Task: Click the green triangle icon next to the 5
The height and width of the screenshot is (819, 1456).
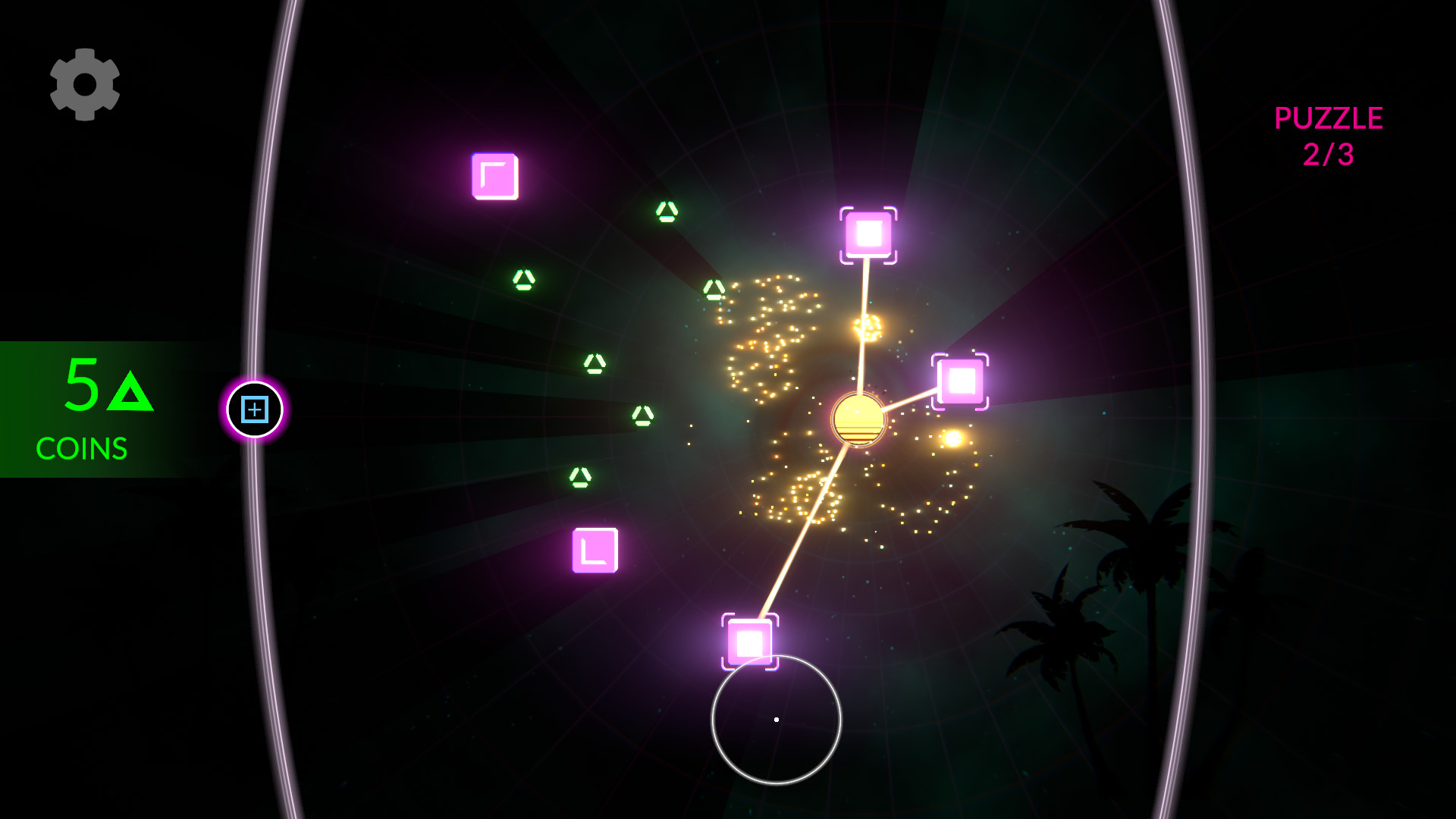Action: [130, 393]
